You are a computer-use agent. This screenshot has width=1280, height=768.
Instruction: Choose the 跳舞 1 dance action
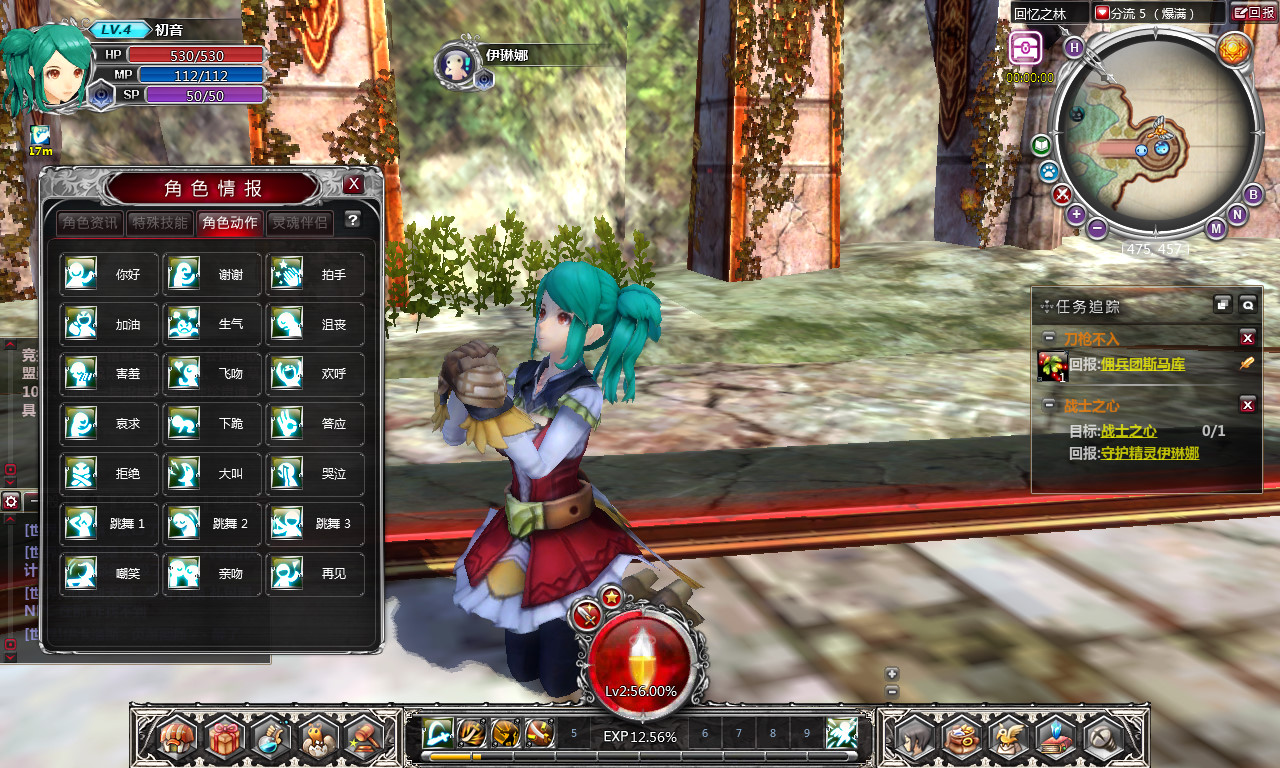[x=109, y=524]
